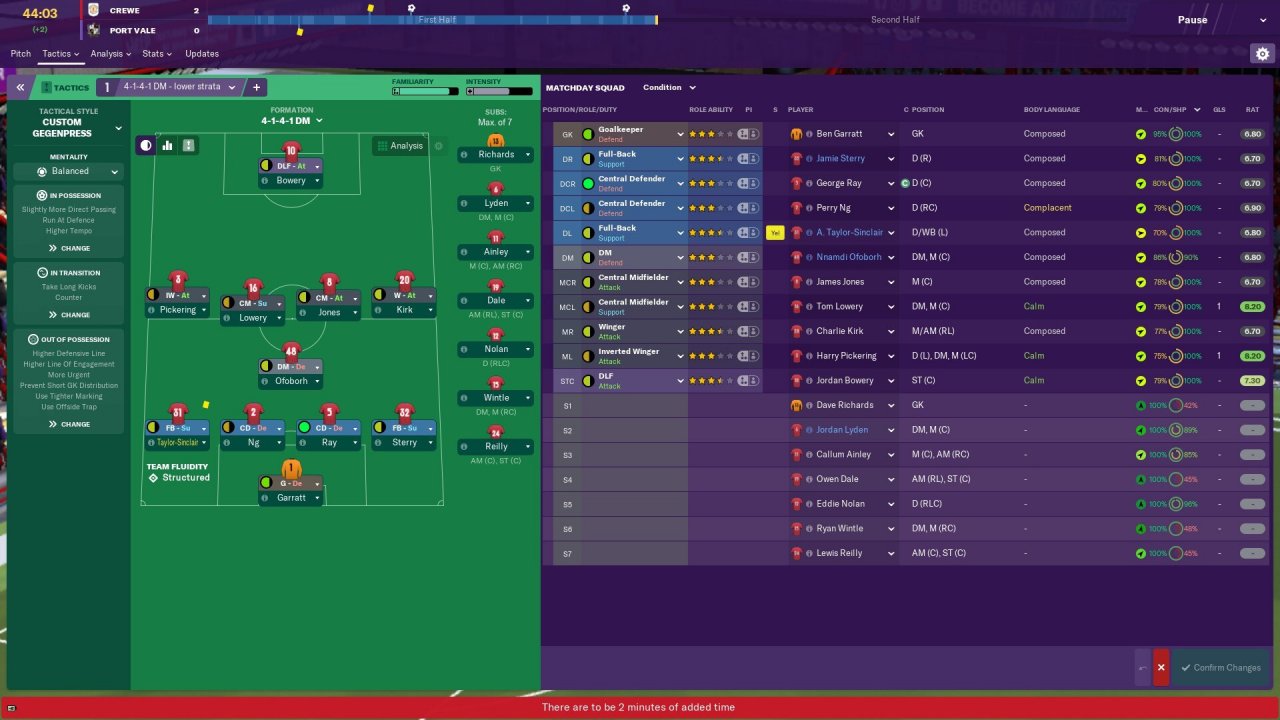Image resolution: width=1280 pixels, height=720 pixels.
Task: Open the Mentality Balanced dropdown
Action: [70, 172]
